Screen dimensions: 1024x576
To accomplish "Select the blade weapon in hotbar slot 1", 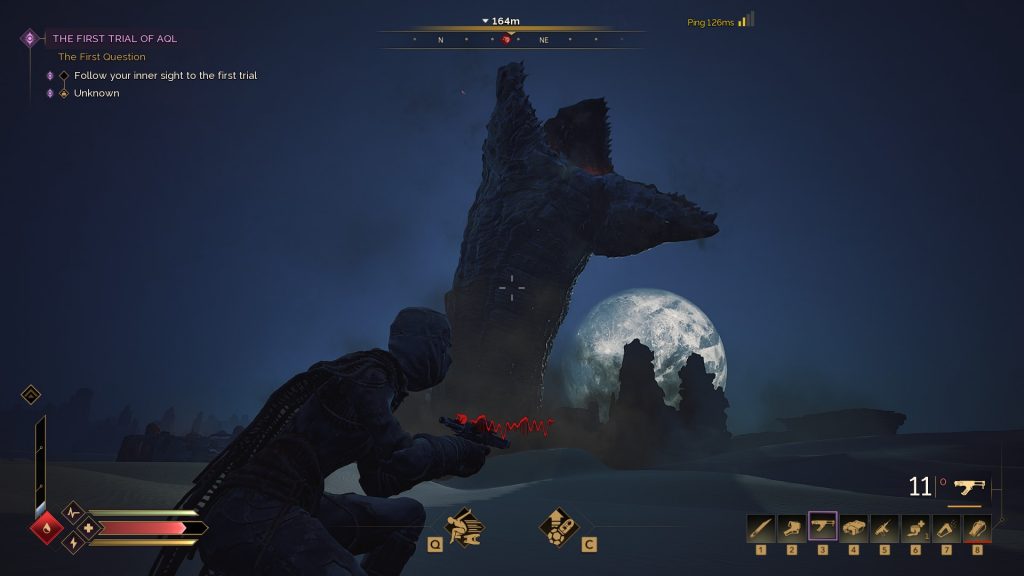I will tap(761, 527).
